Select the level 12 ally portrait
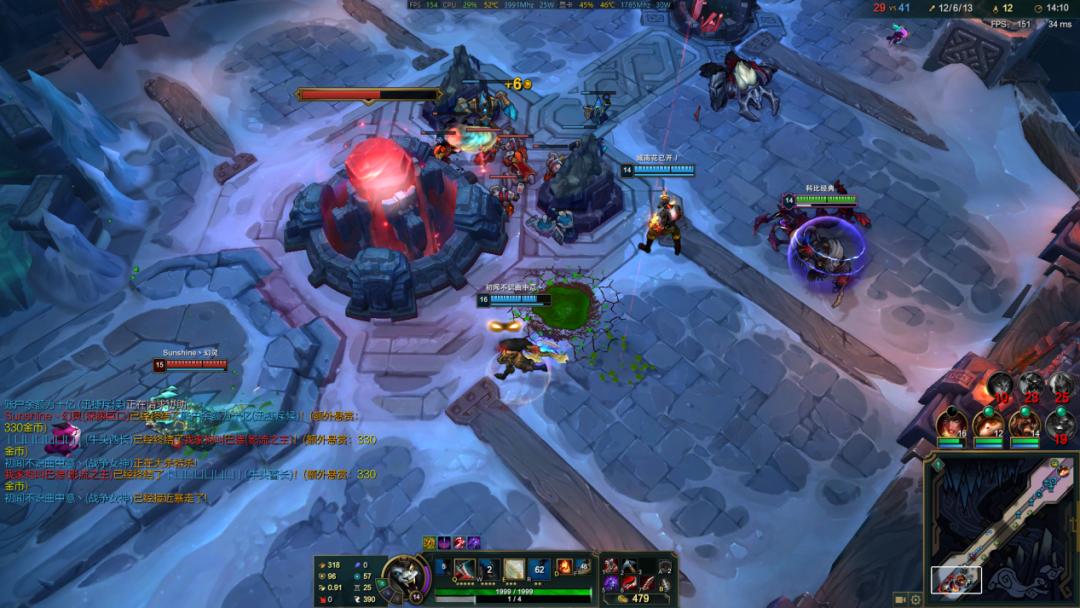Viewport: 1080px width, 608px height. 988,424
